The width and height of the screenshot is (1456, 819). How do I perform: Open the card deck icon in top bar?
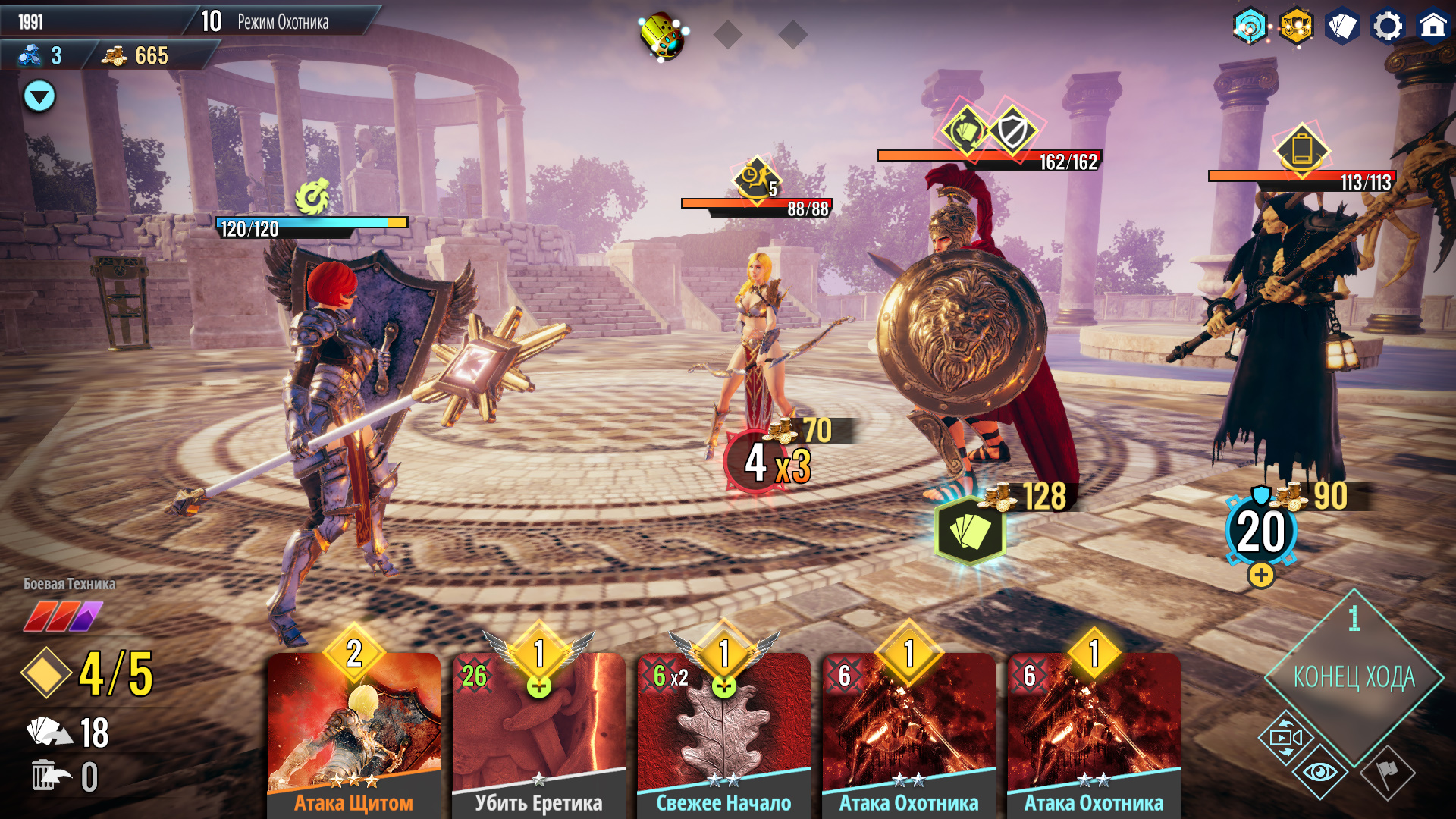[x=1341, y=27]
